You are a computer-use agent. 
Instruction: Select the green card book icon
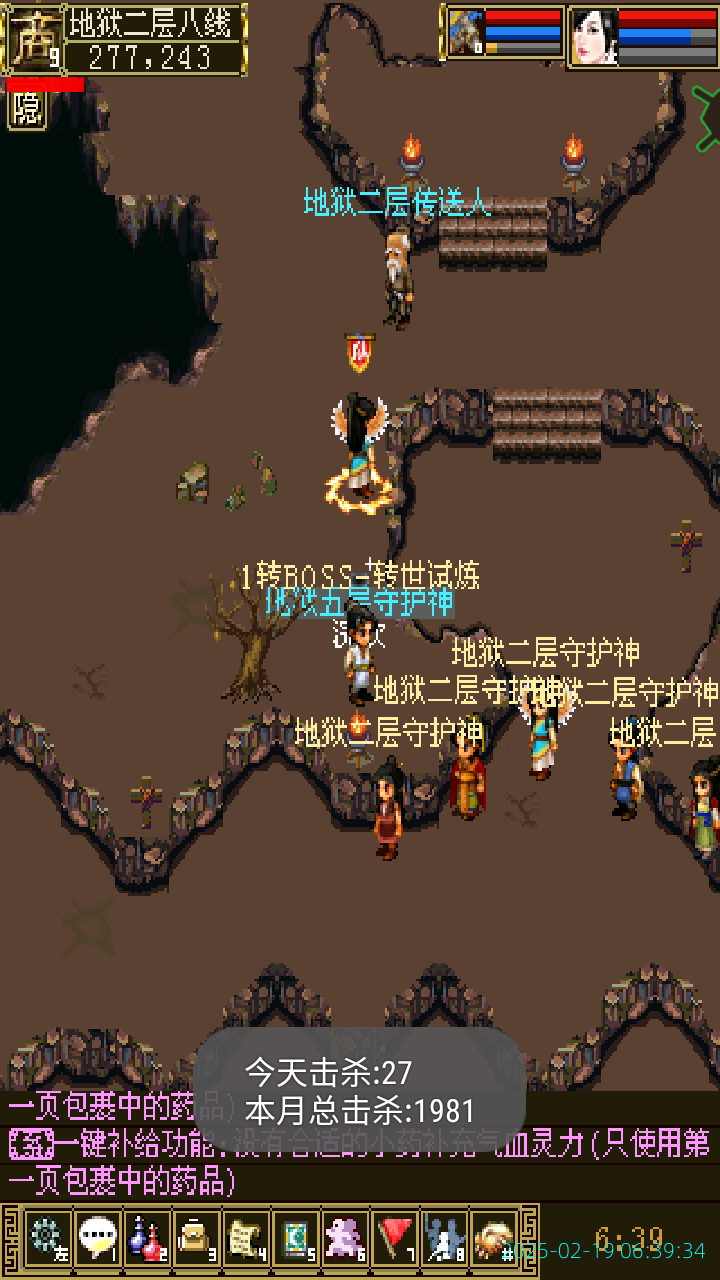click(296, 1238)
